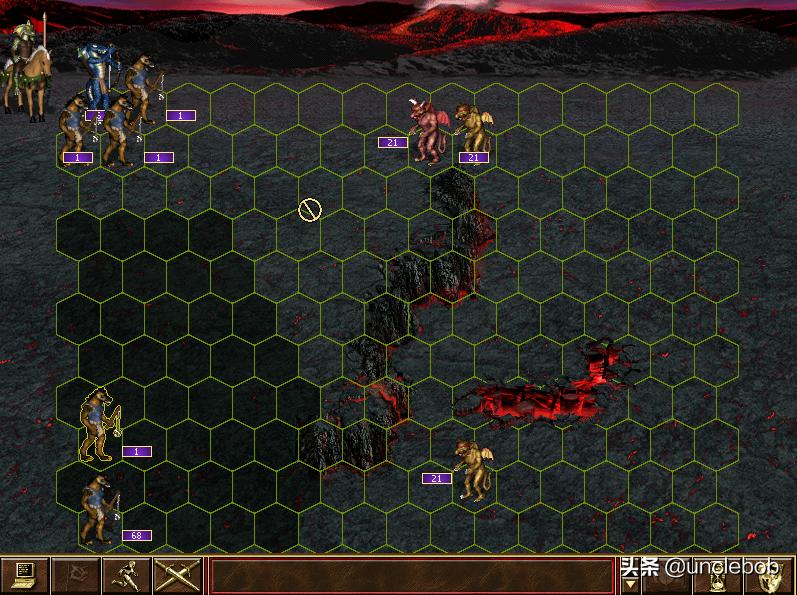Retreat from battle with the running man button
Image resolution: width=797 pixels, height=595 pixels.
(127, 575)
